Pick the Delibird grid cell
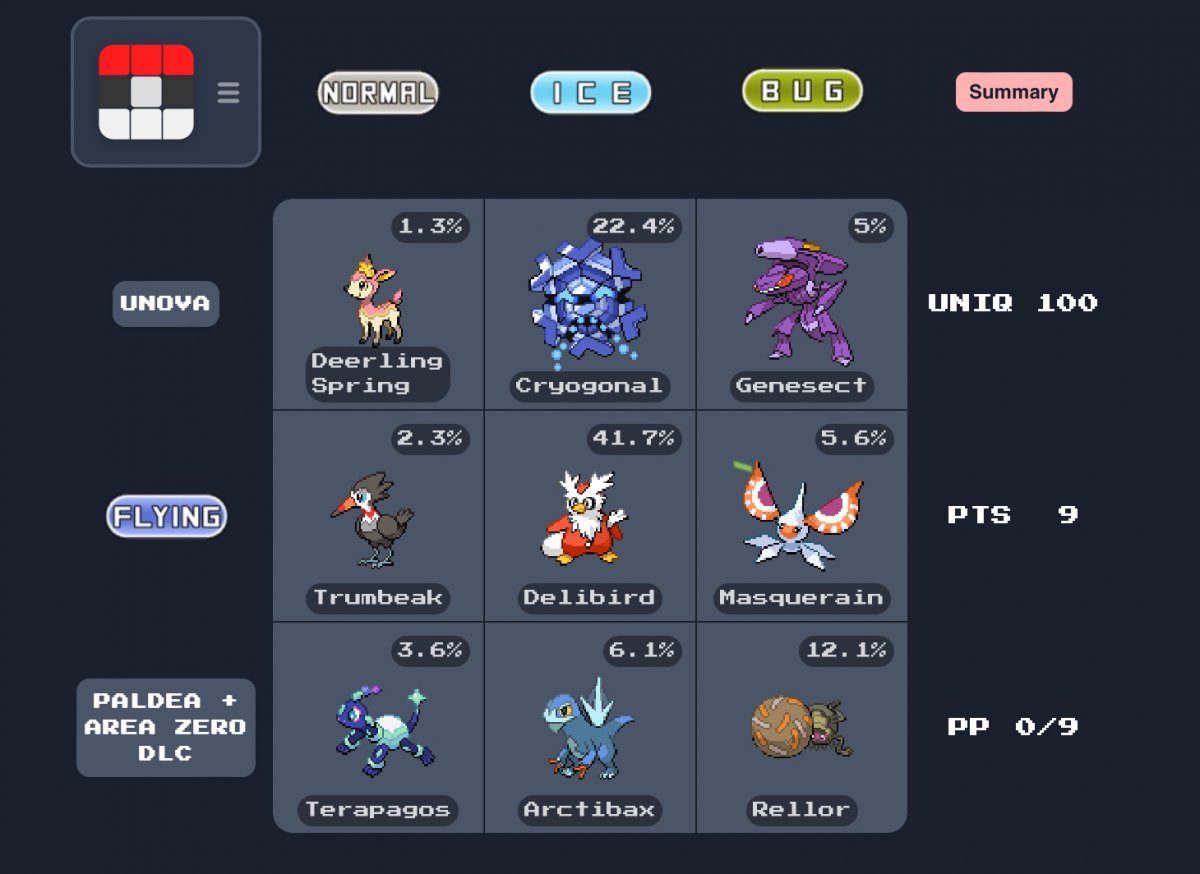 pos(590,516)
